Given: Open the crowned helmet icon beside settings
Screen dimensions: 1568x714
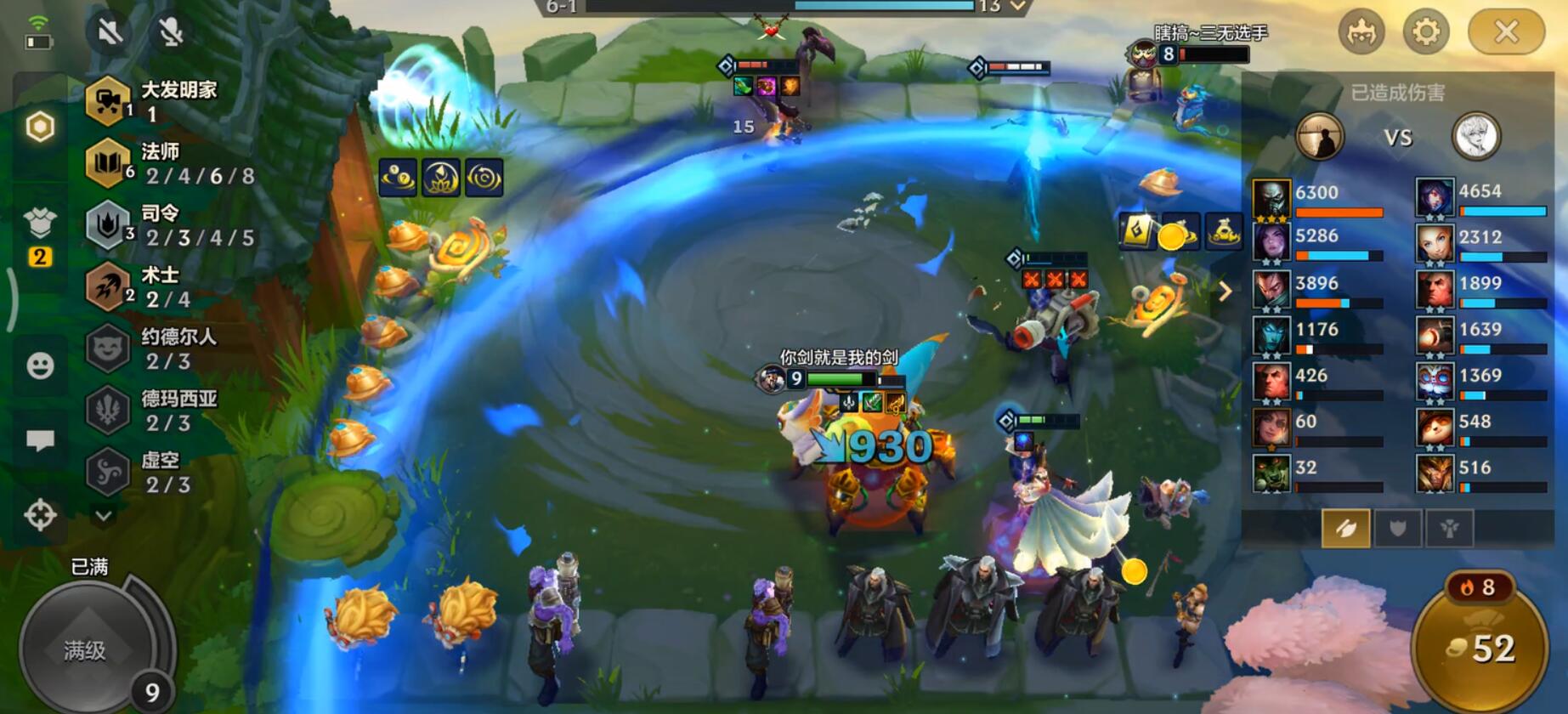Looking at the screenshot, I should (x=1361, y=32).
